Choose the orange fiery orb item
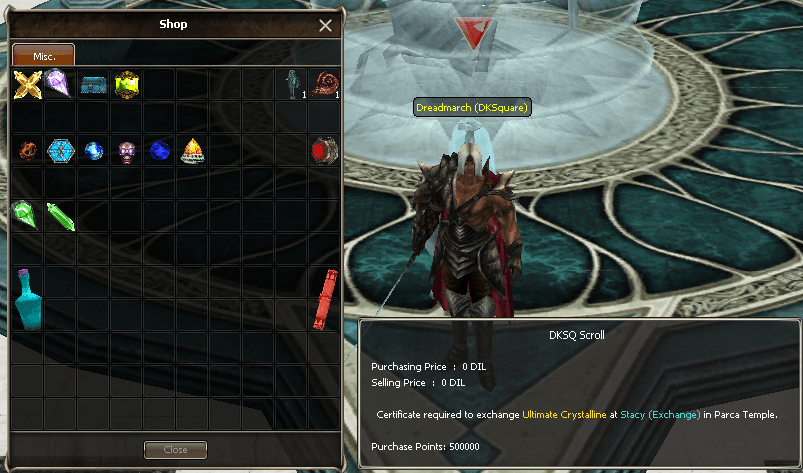The image size is (803, 473). click(x=27, y=150)
